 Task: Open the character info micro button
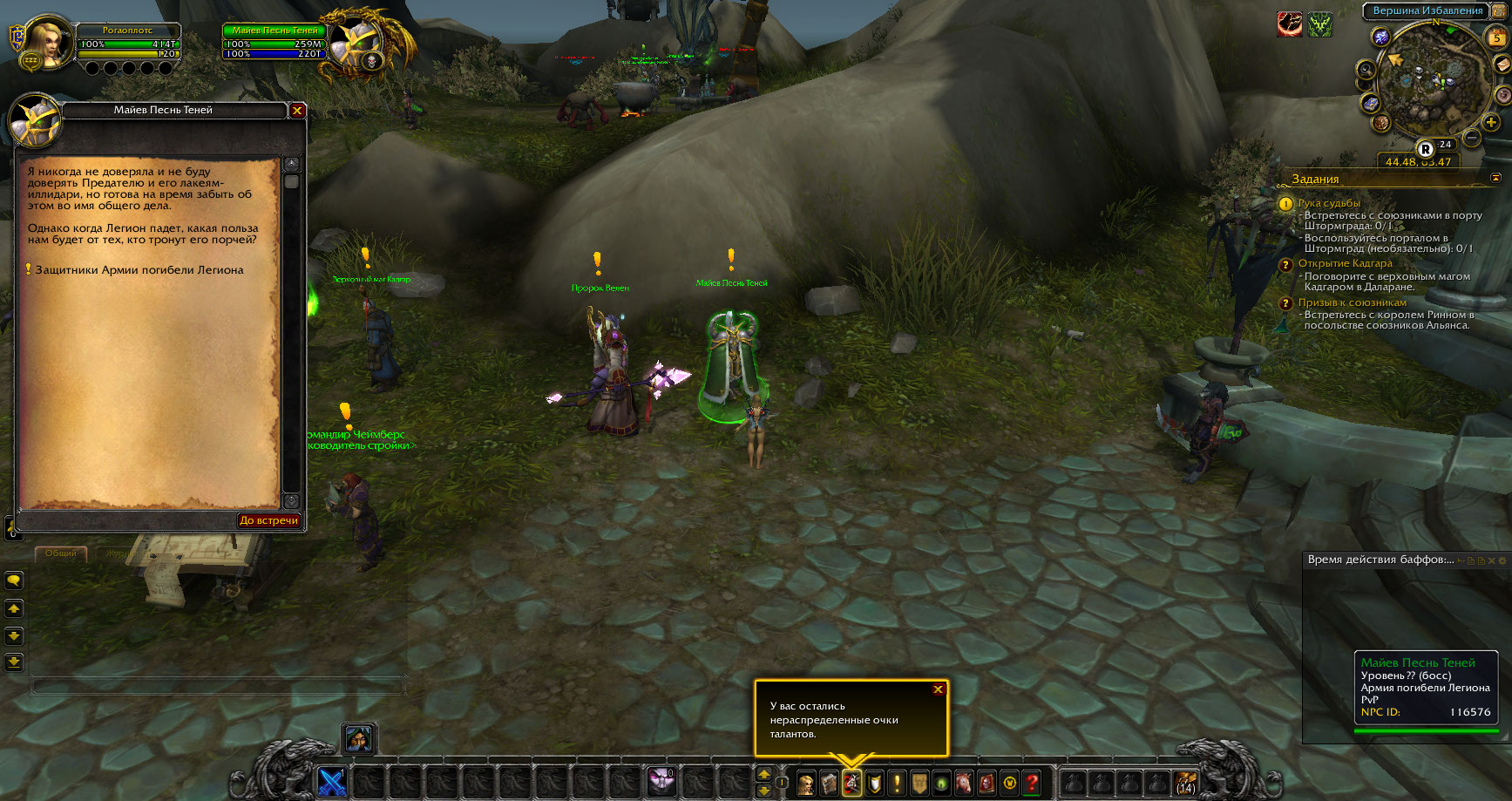tap(807, 783)
